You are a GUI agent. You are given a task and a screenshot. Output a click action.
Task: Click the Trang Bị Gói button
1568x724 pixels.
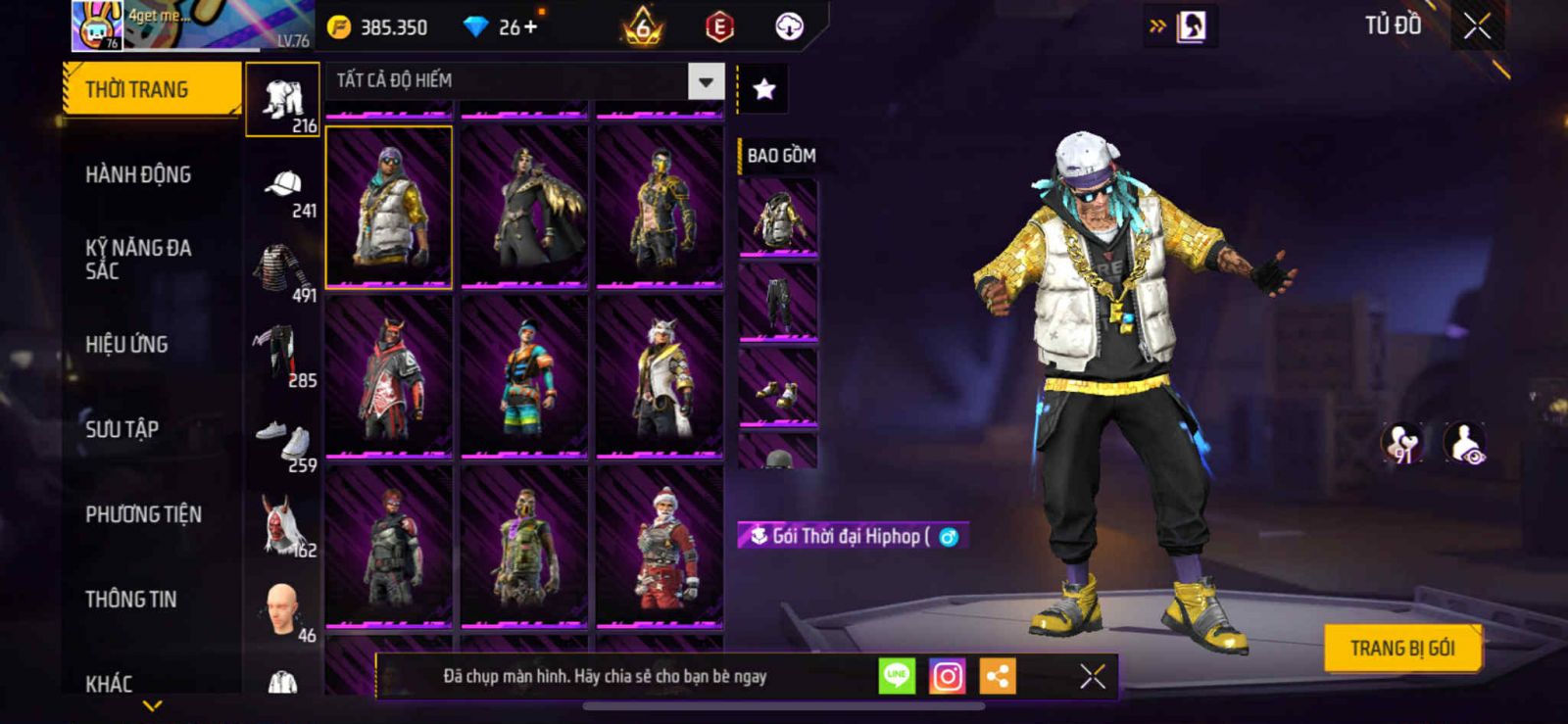(x=1401, y=649)
